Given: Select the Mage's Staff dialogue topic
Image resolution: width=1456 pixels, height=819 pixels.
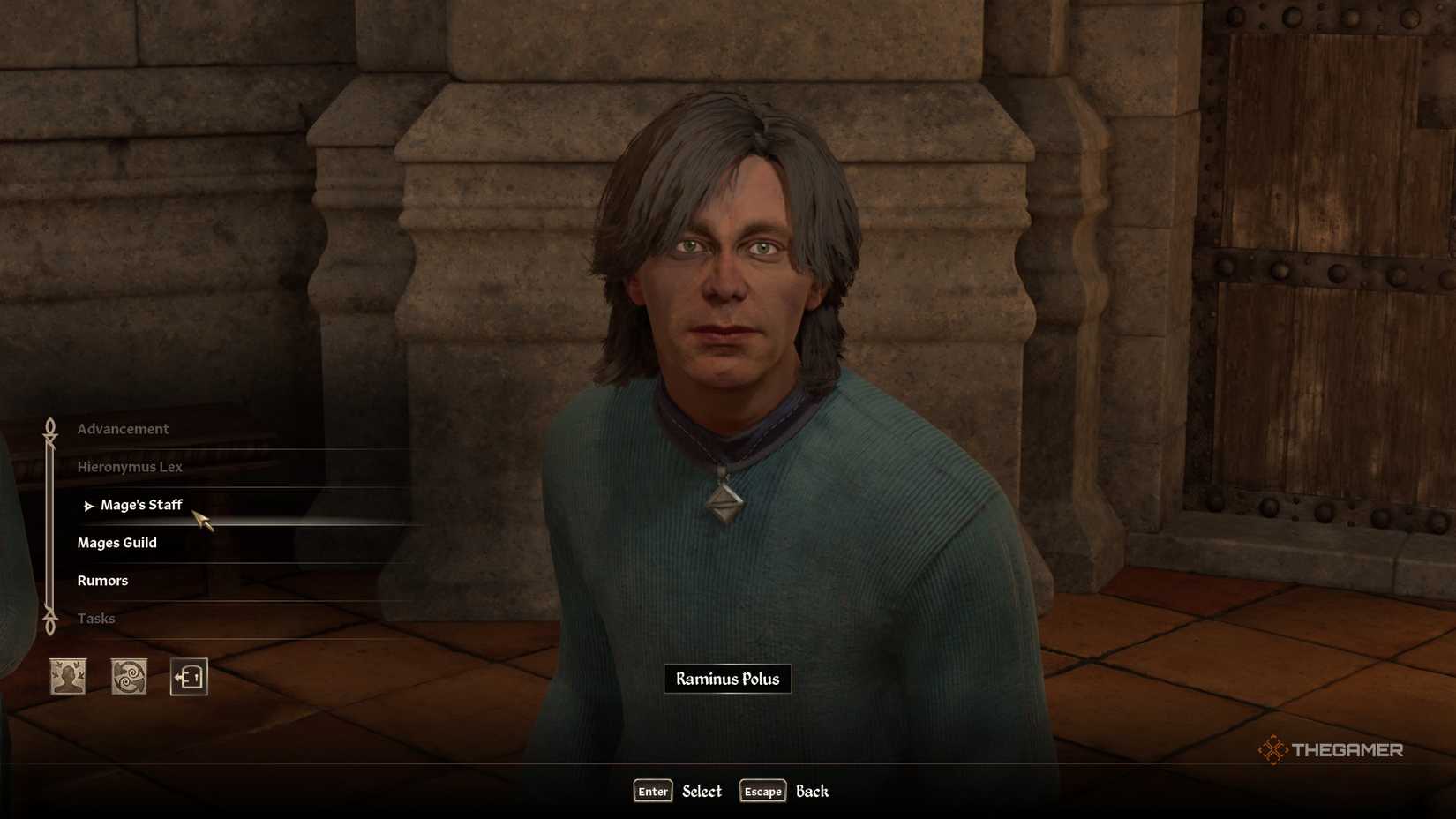Looking at the screenshot, I should pyautogui.click(x=142, y=505).
